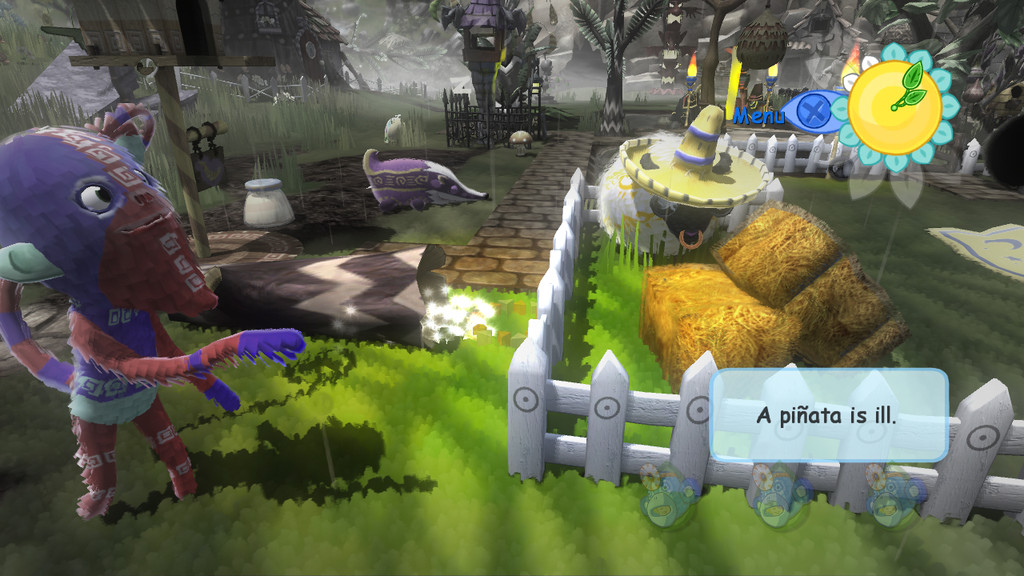The height and width of the screenshot is (576, 1024).
Task: Select the "A piñata is ill." alert
Action: [x=828, y=415]
